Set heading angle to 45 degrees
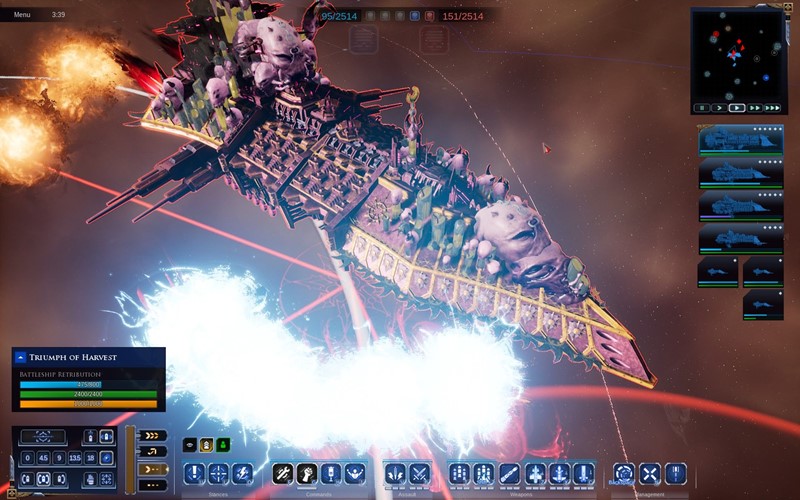 pyautogui.click(x=42, y=457)
